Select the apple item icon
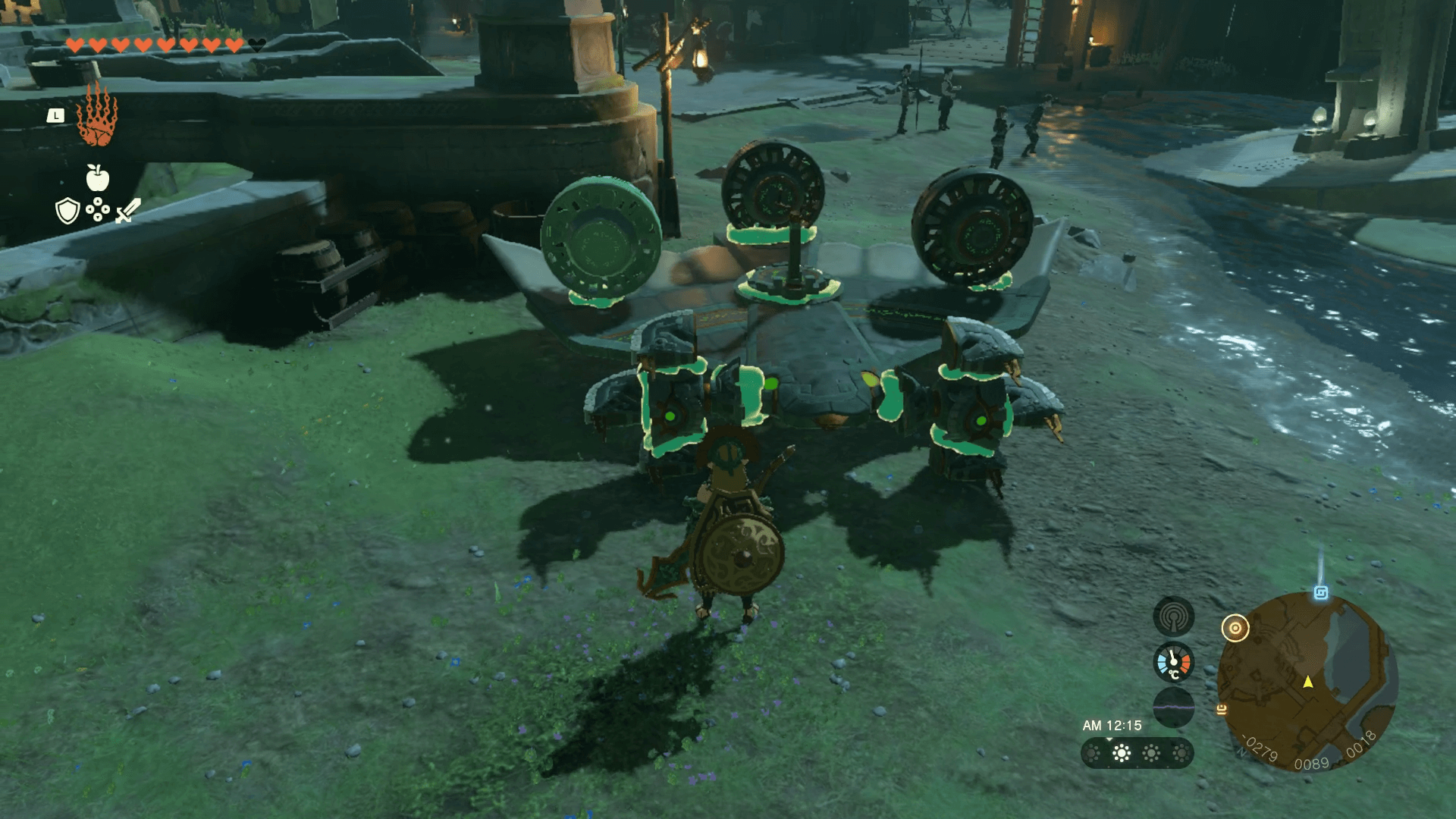This screenshot has width=1456, height=819. click(x=98, y=178)
